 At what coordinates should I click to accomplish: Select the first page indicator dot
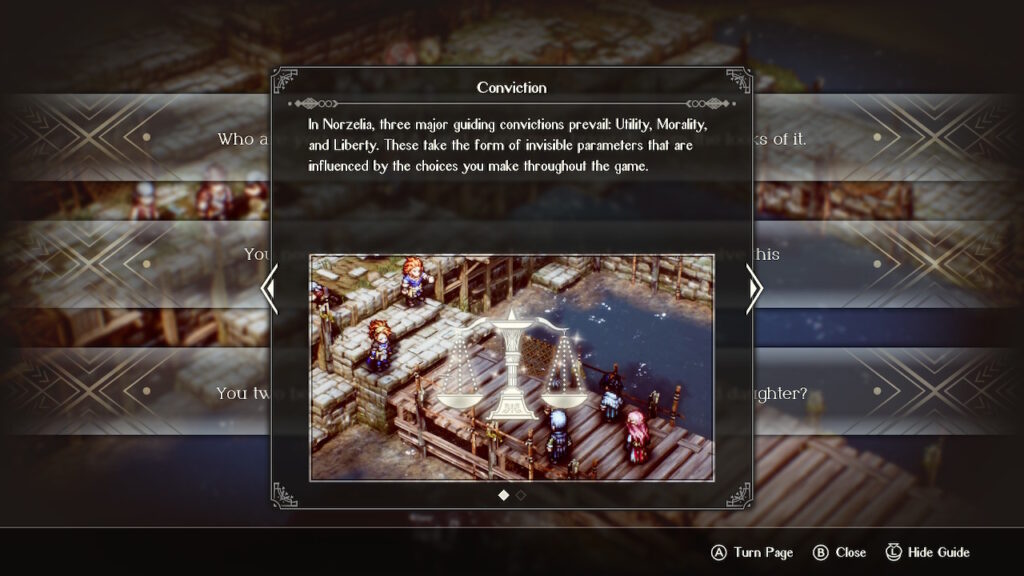(x=503, y=495)
